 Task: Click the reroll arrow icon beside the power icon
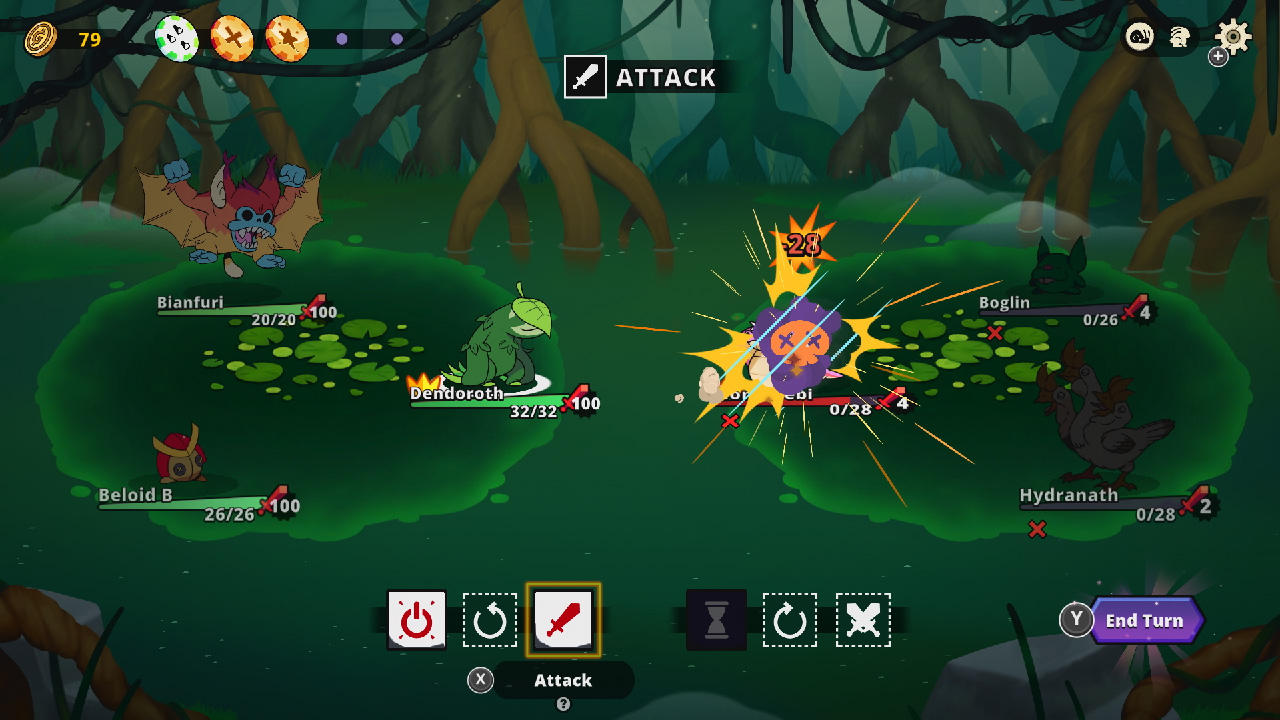pyautogui.click(x=489, y=620)
